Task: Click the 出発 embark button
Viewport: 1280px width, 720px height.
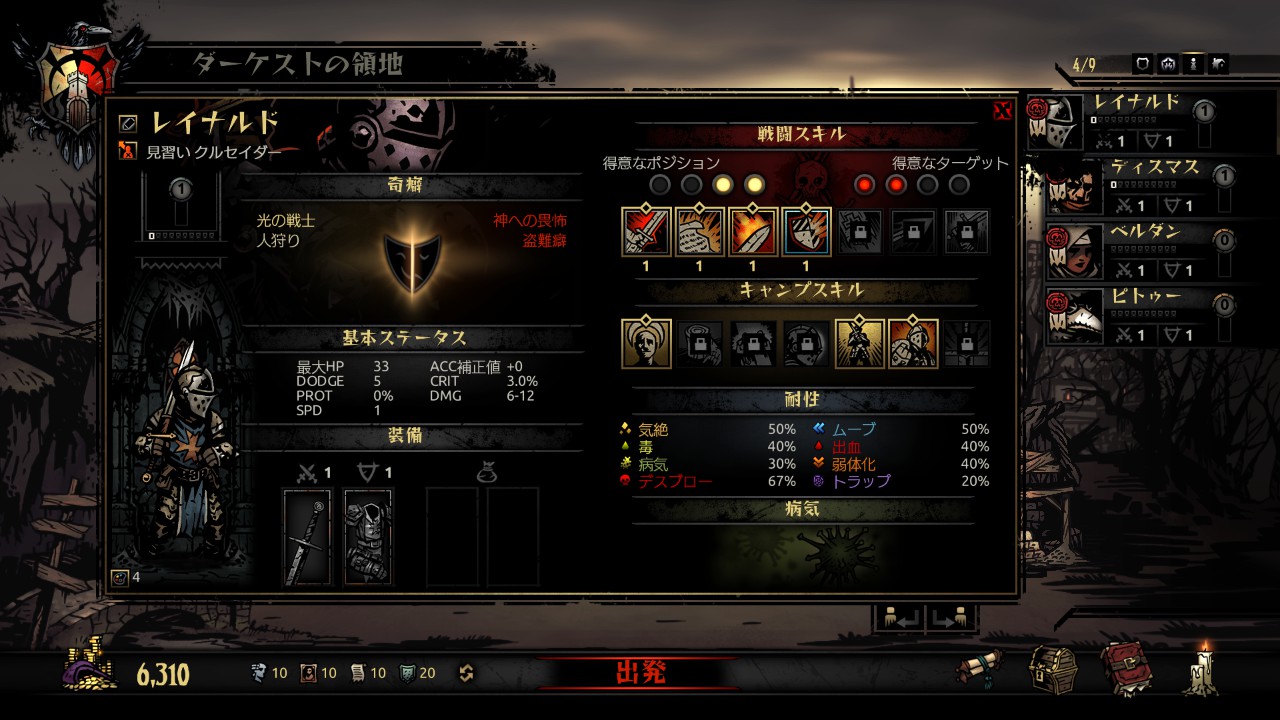Action: pyautogui.click(x=640, y=672)
